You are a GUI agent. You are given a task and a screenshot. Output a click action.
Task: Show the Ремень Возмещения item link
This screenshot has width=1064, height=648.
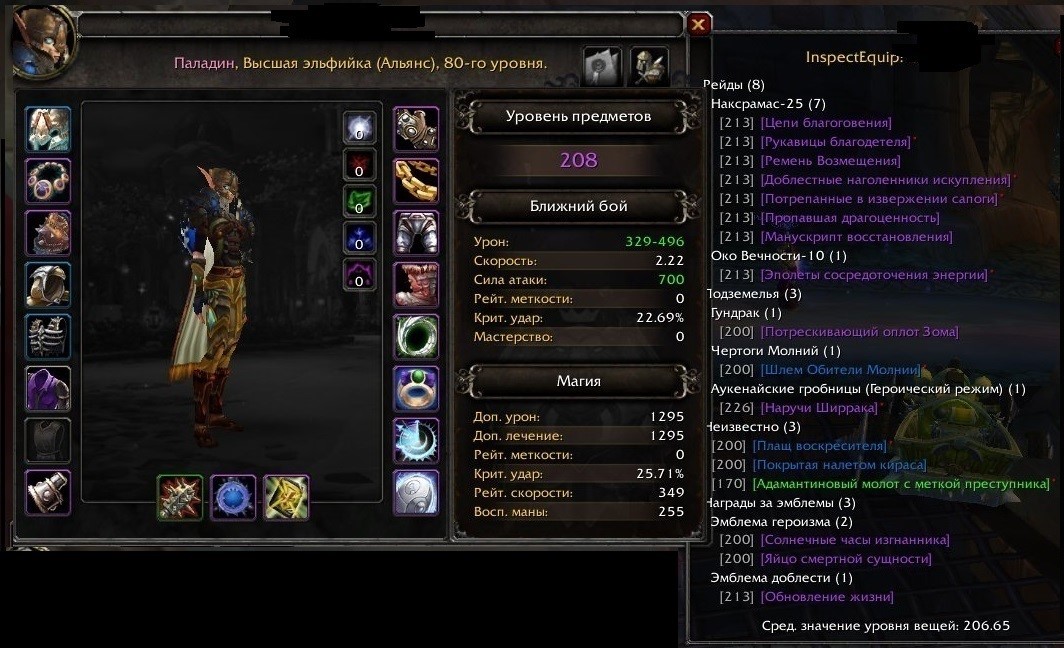[830, 161]
